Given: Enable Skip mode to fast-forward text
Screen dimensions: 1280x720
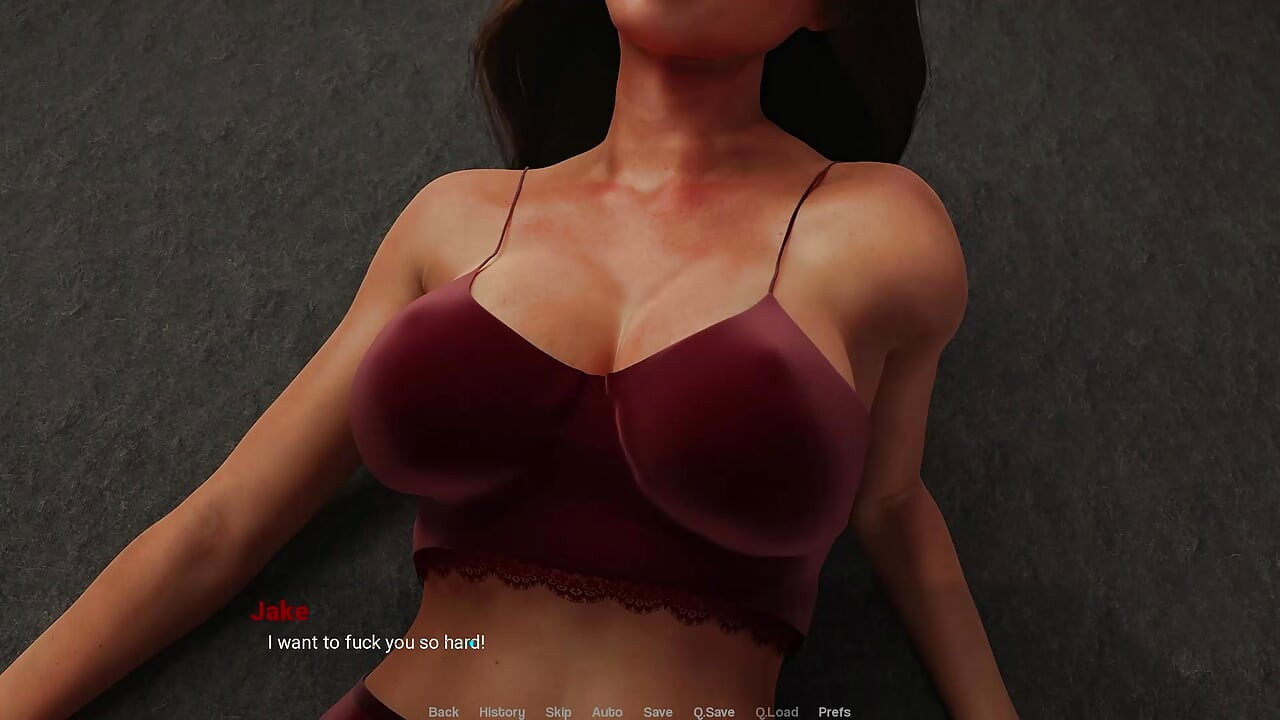Looking at the screenshot, I should tap(558, 711).
